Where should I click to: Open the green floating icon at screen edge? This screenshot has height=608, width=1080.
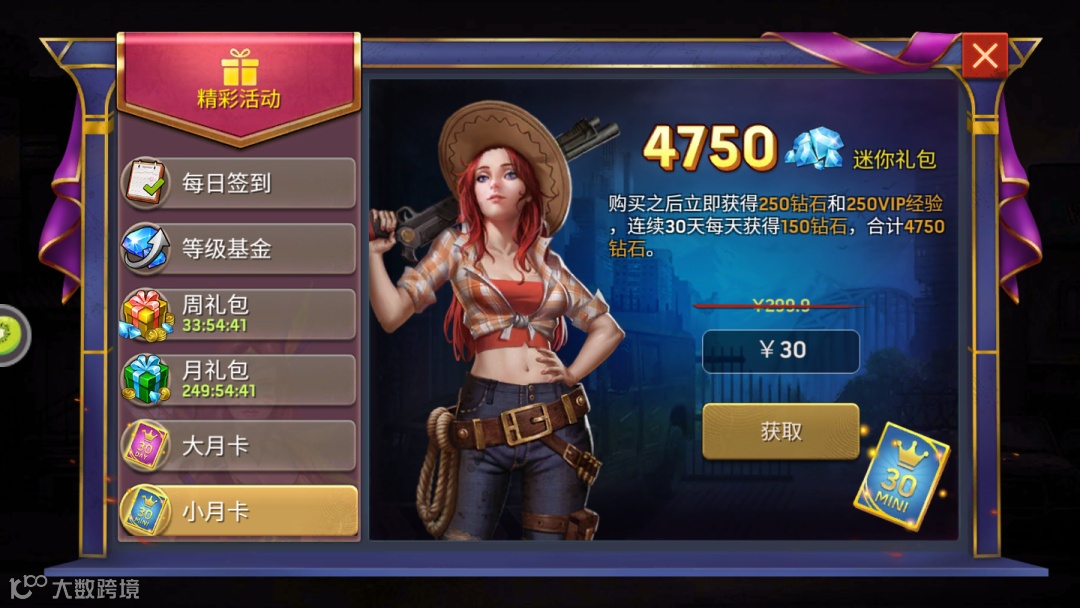12,332
